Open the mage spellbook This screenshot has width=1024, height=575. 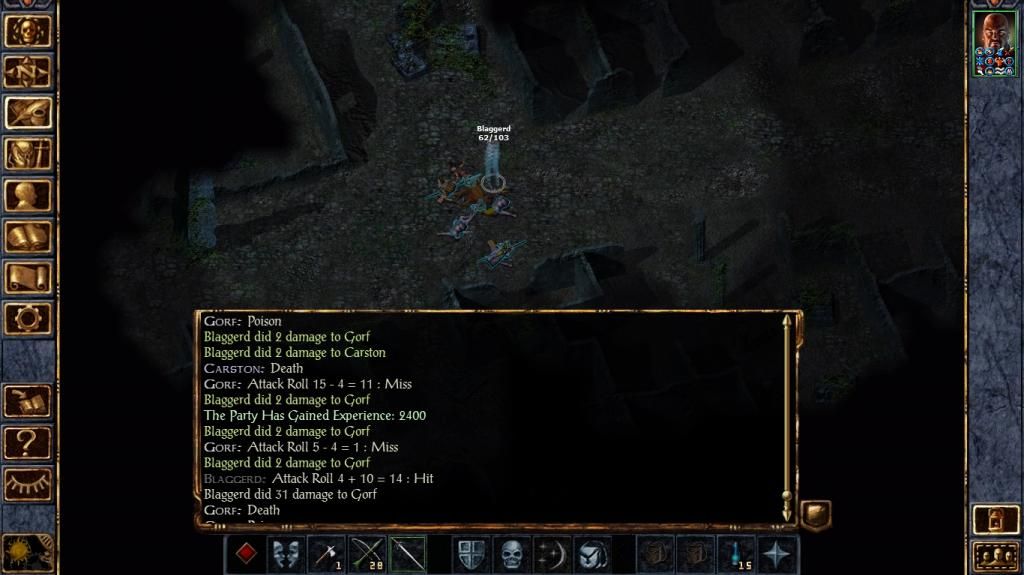click(x=28, y=237)
